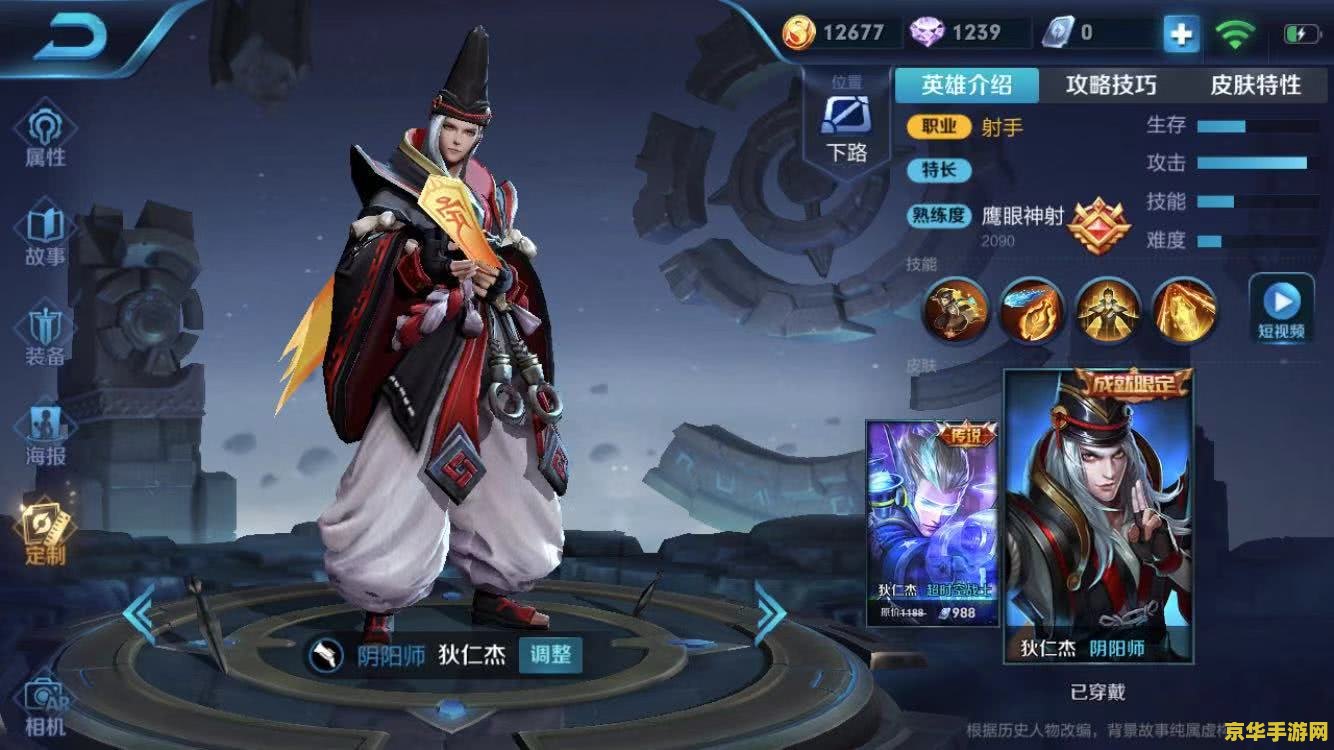The image size is (1334, 750).
Task: Select the 阴阳师 skin card
Action: pos(1097,515)
